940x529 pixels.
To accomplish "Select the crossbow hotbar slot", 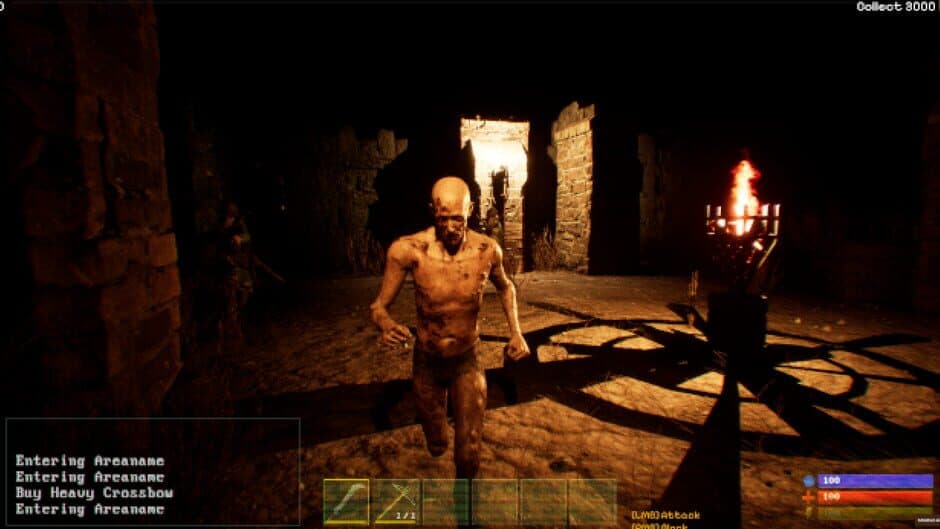I will (396, 501).
